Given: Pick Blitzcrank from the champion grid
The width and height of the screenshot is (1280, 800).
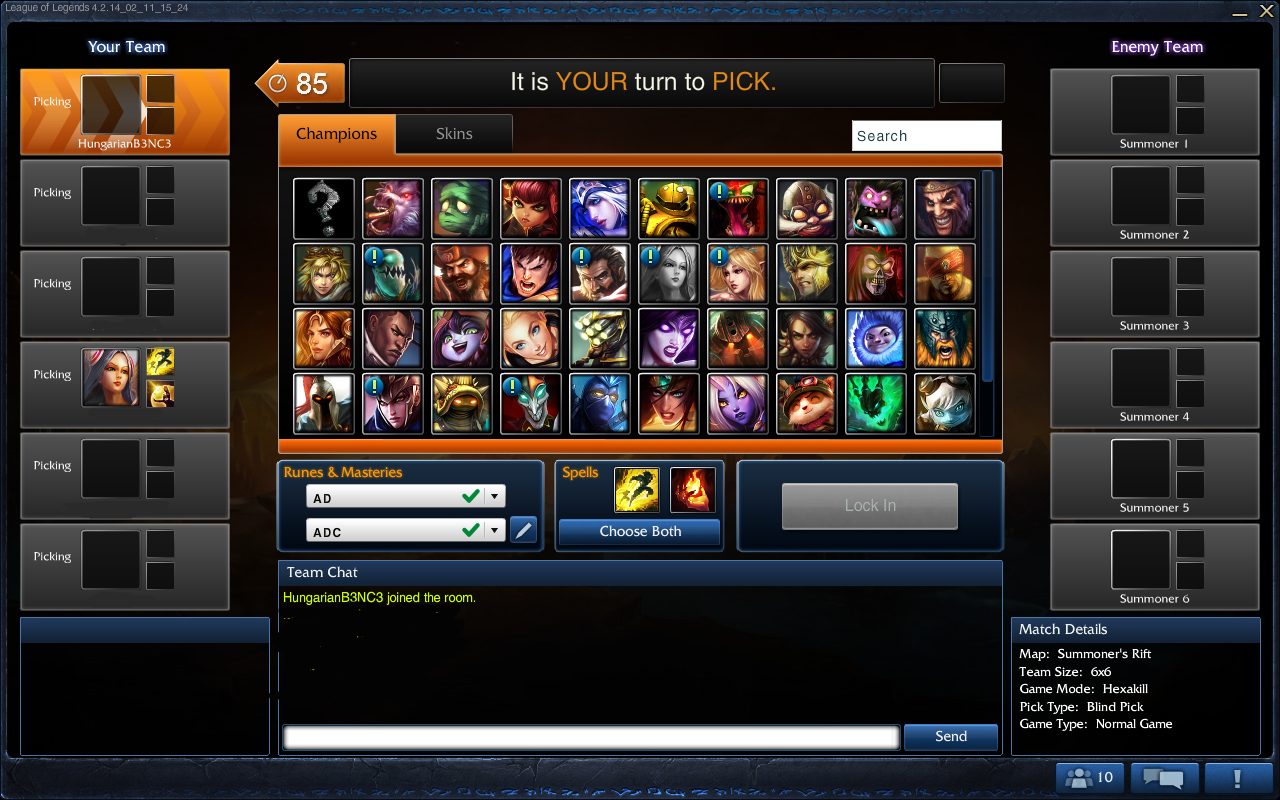Looking at the screenshot, I should pos(669,209).
